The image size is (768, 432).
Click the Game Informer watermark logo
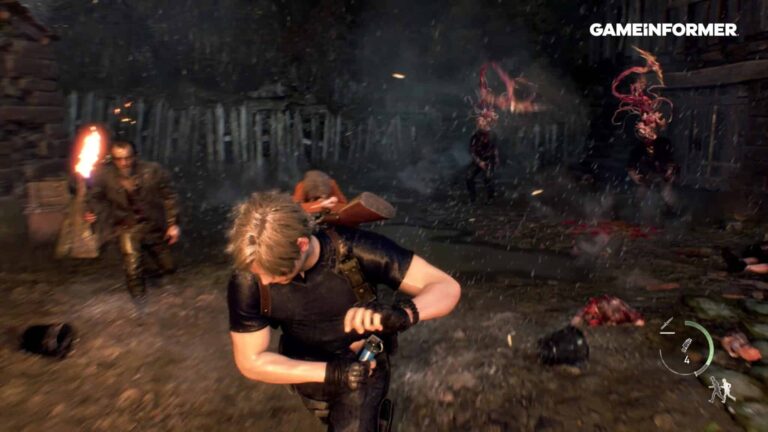(663, 30)
